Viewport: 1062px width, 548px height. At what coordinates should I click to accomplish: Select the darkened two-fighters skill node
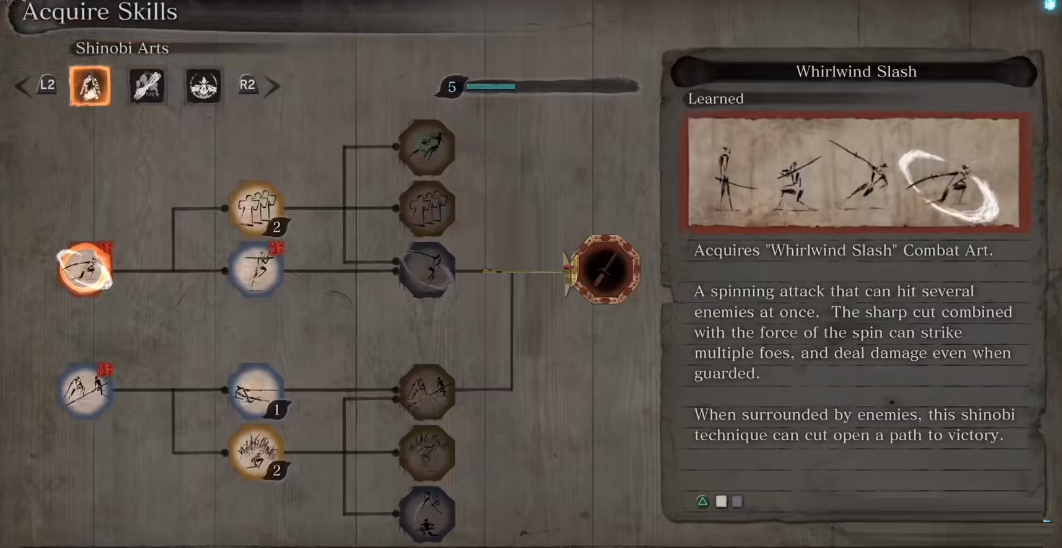(x=427, y=391)
